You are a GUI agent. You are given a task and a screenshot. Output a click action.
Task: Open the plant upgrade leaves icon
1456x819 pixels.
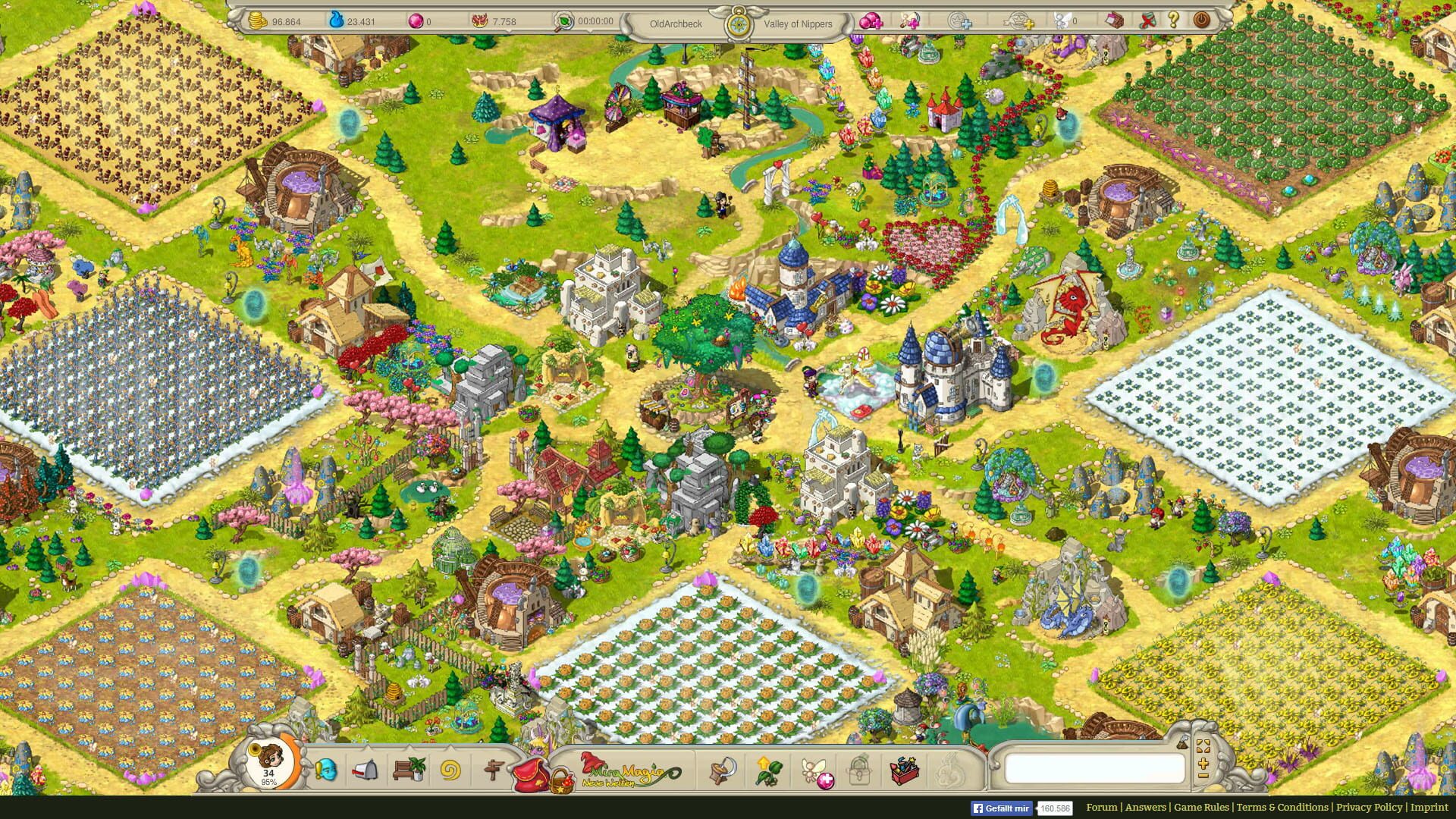pos(766,770)
